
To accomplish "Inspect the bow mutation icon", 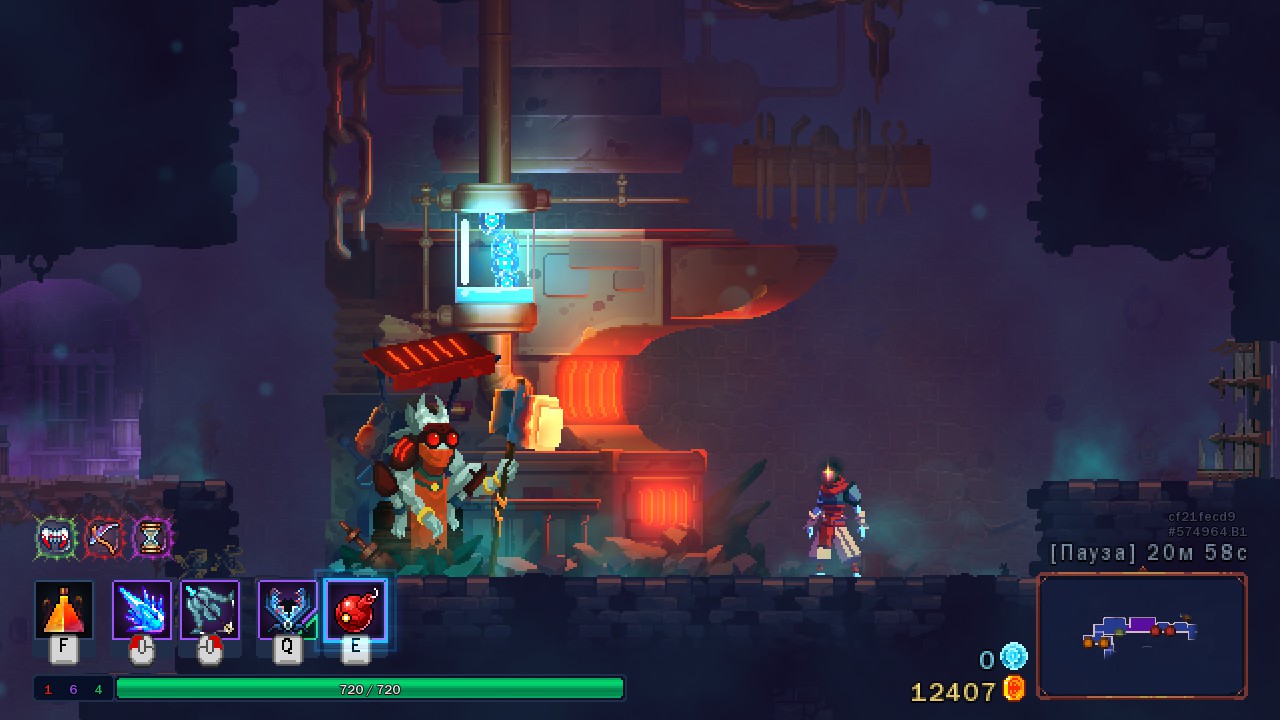I will [104, 538].
